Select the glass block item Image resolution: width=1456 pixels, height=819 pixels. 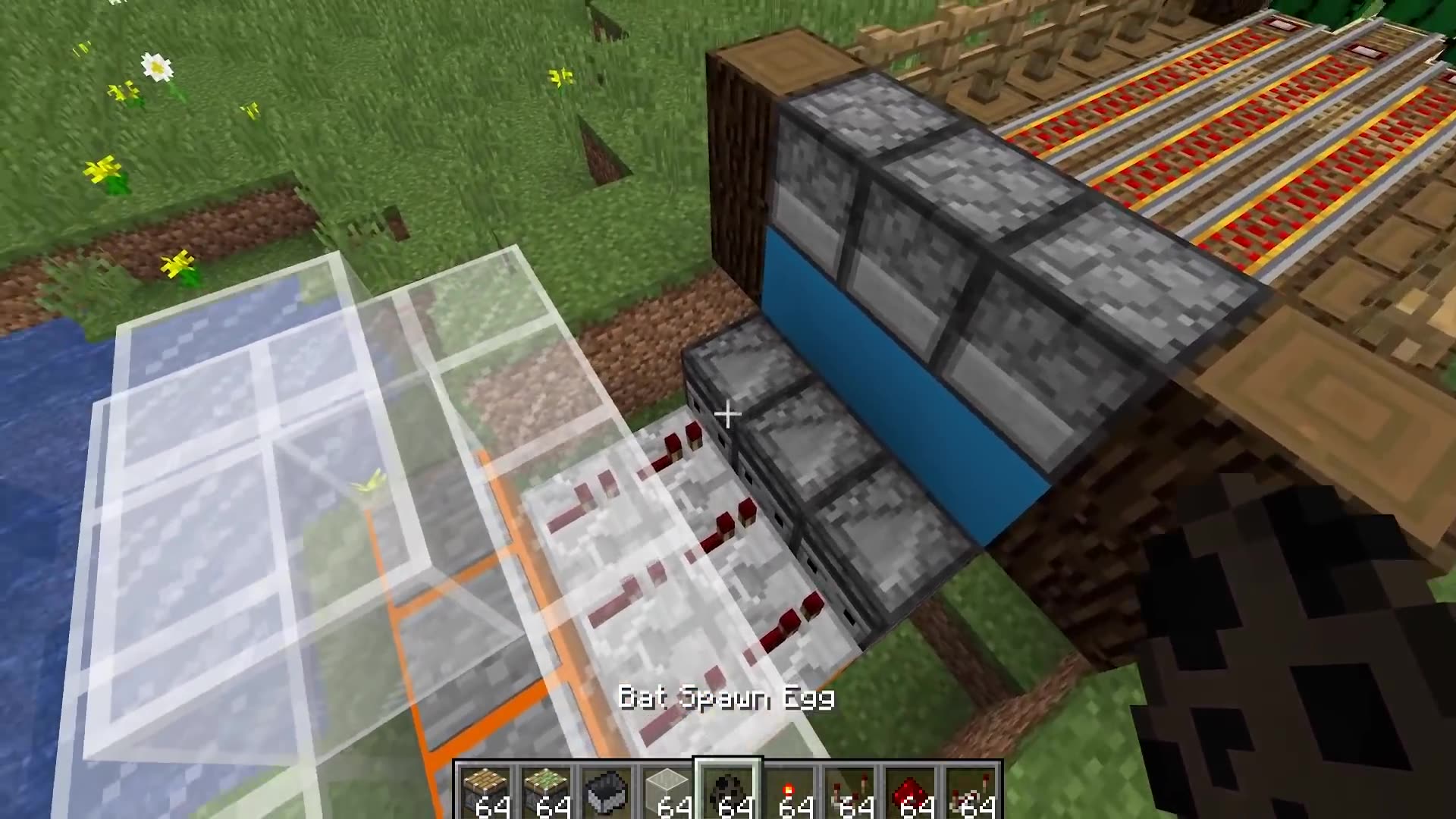click(667, 789)
